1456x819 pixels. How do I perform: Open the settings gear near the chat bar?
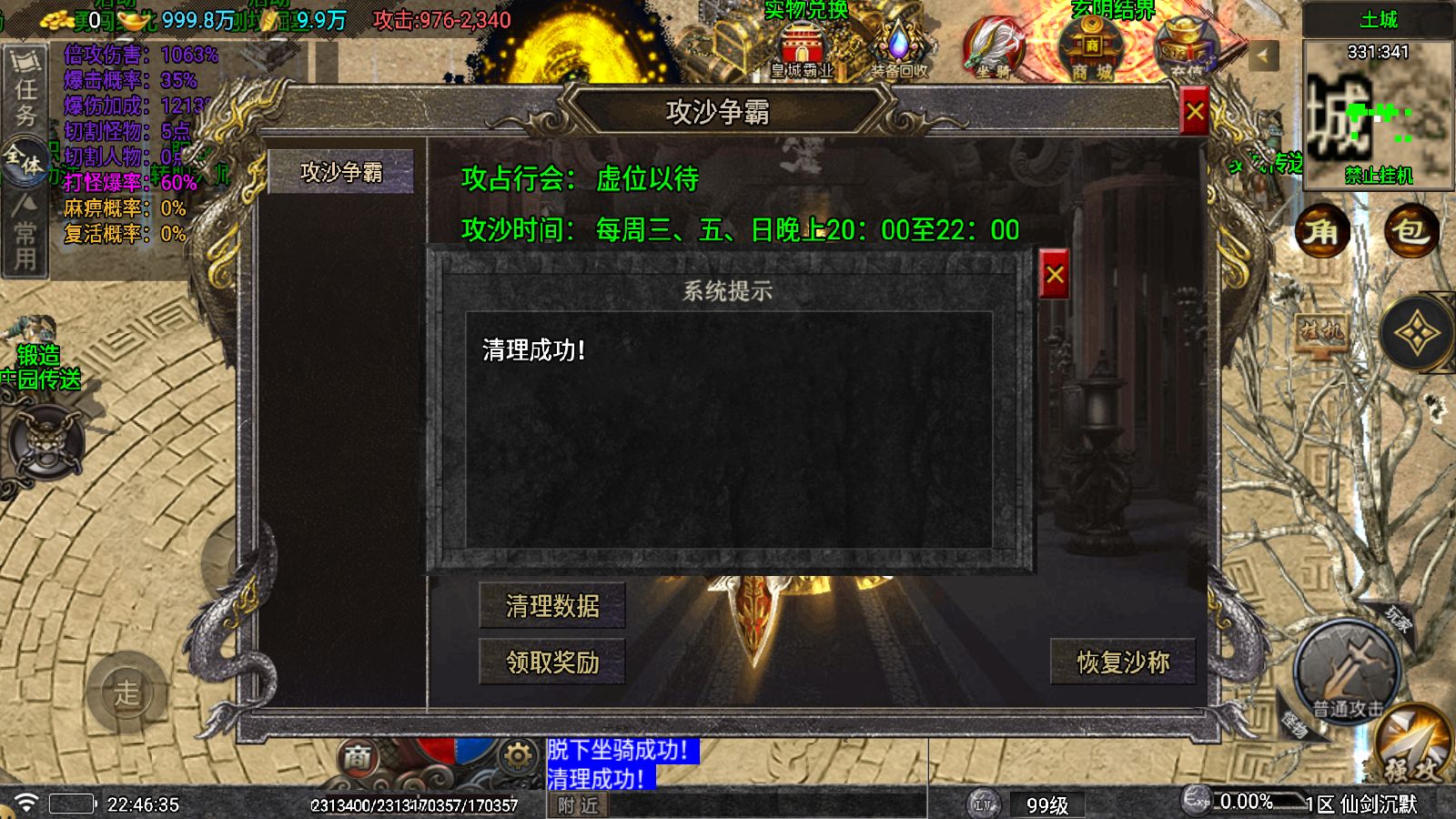(515, 757)
